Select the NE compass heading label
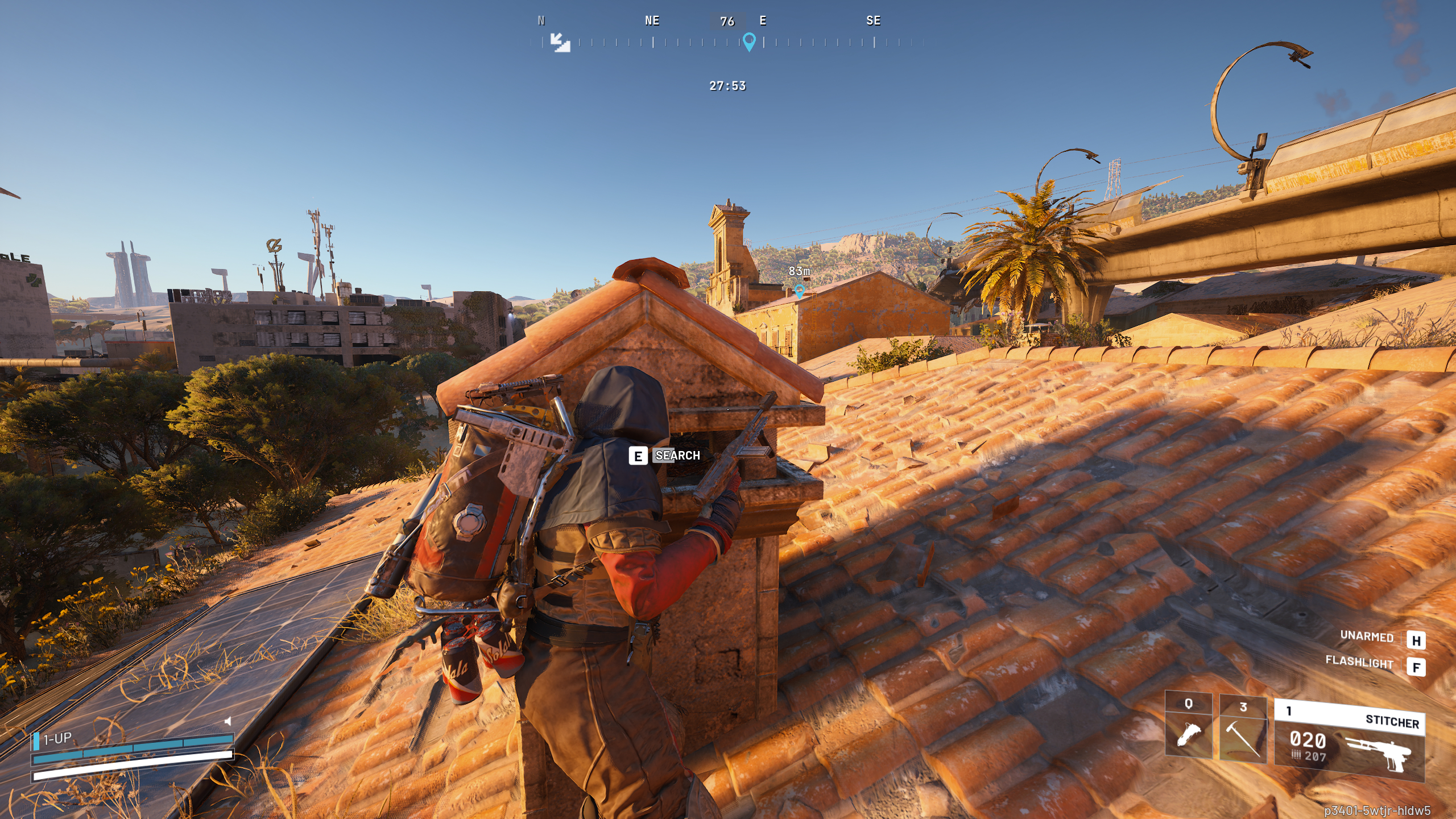The height and width of the screenshot is (819, 1456). coord(652,21)
